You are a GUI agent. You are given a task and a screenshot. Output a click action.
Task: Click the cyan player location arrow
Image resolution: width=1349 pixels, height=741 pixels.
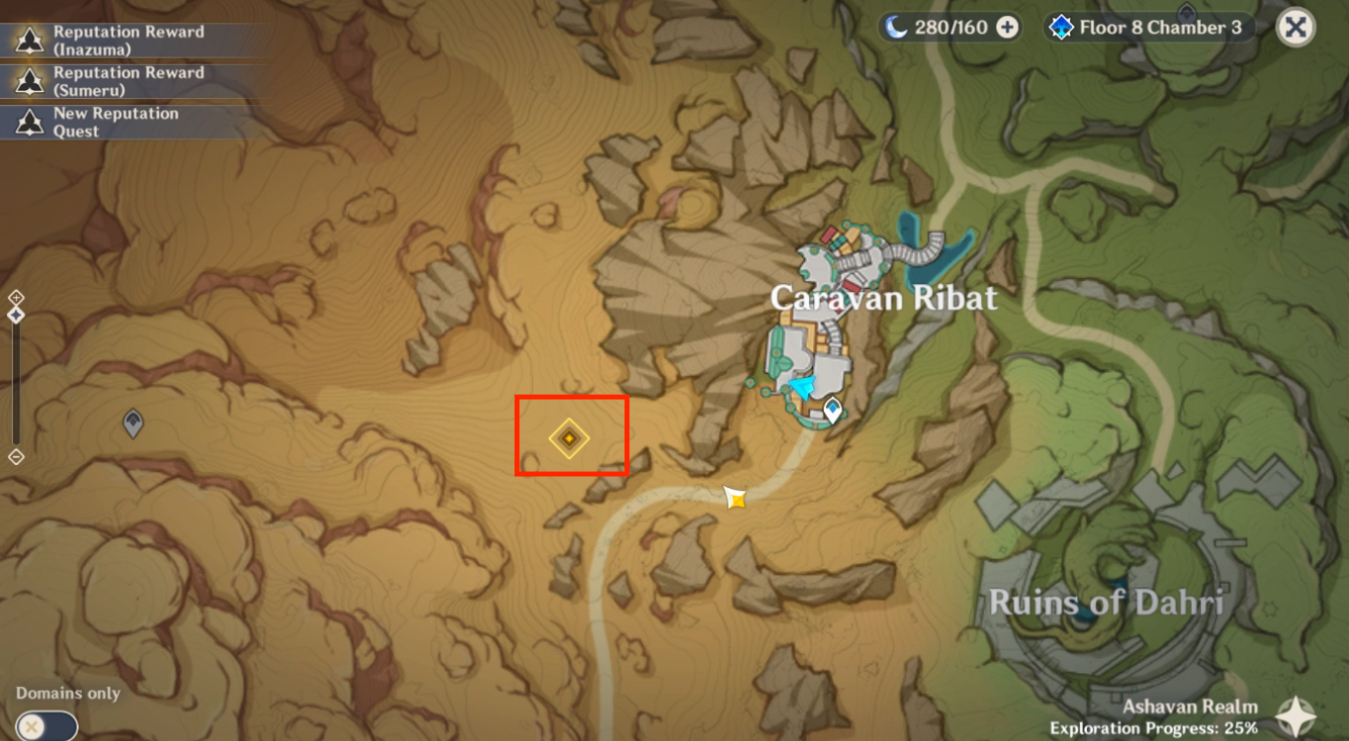click(x=802, y=388)
